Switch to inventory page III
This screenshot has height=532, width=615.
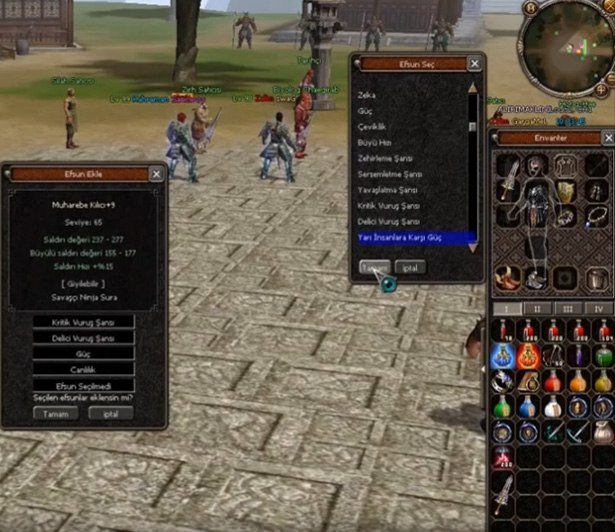[568, 309]
